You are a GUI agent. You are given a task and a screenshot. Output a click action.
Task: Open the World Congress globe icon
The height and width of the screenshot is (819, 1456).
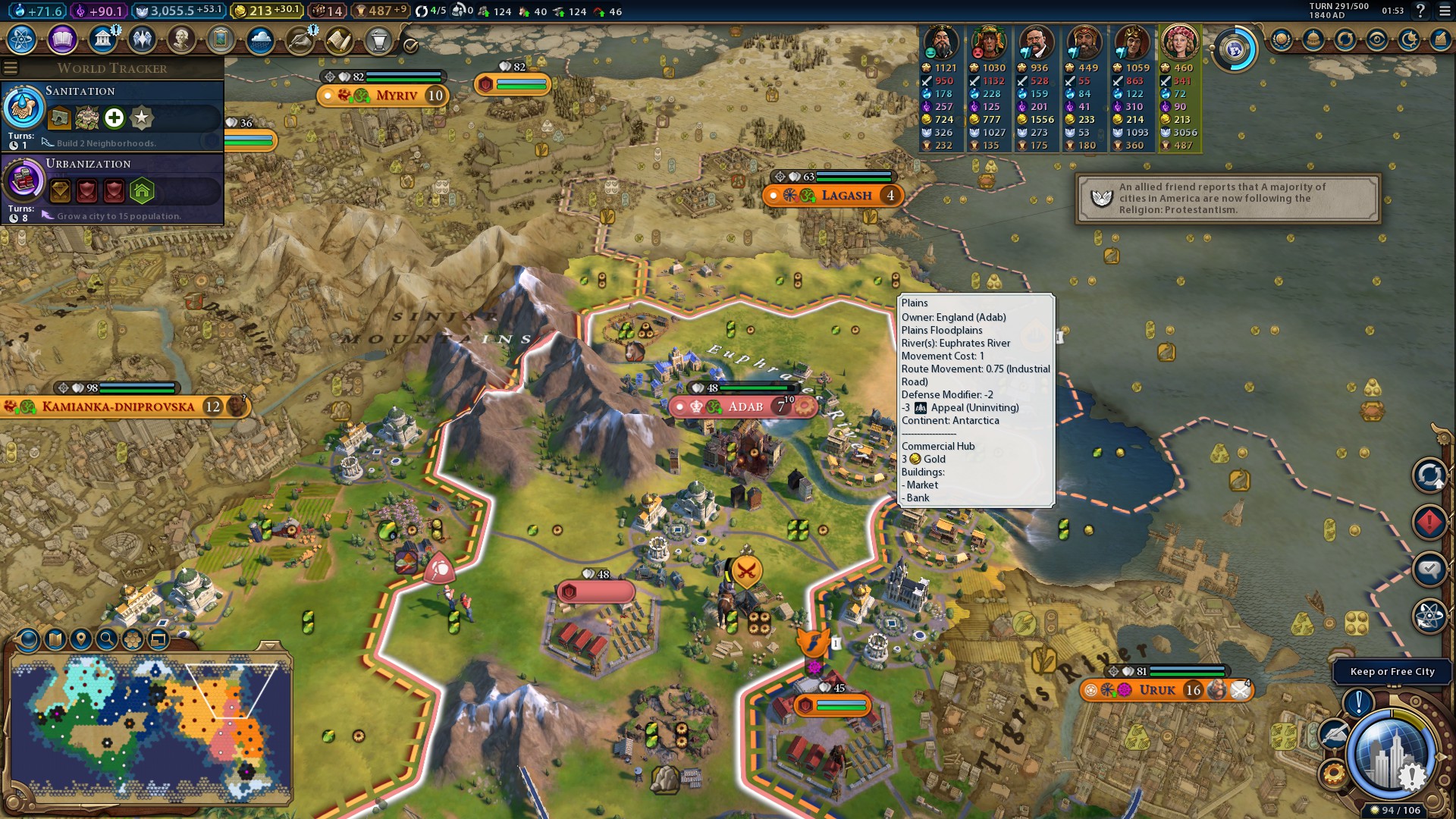pos(1235,50)
